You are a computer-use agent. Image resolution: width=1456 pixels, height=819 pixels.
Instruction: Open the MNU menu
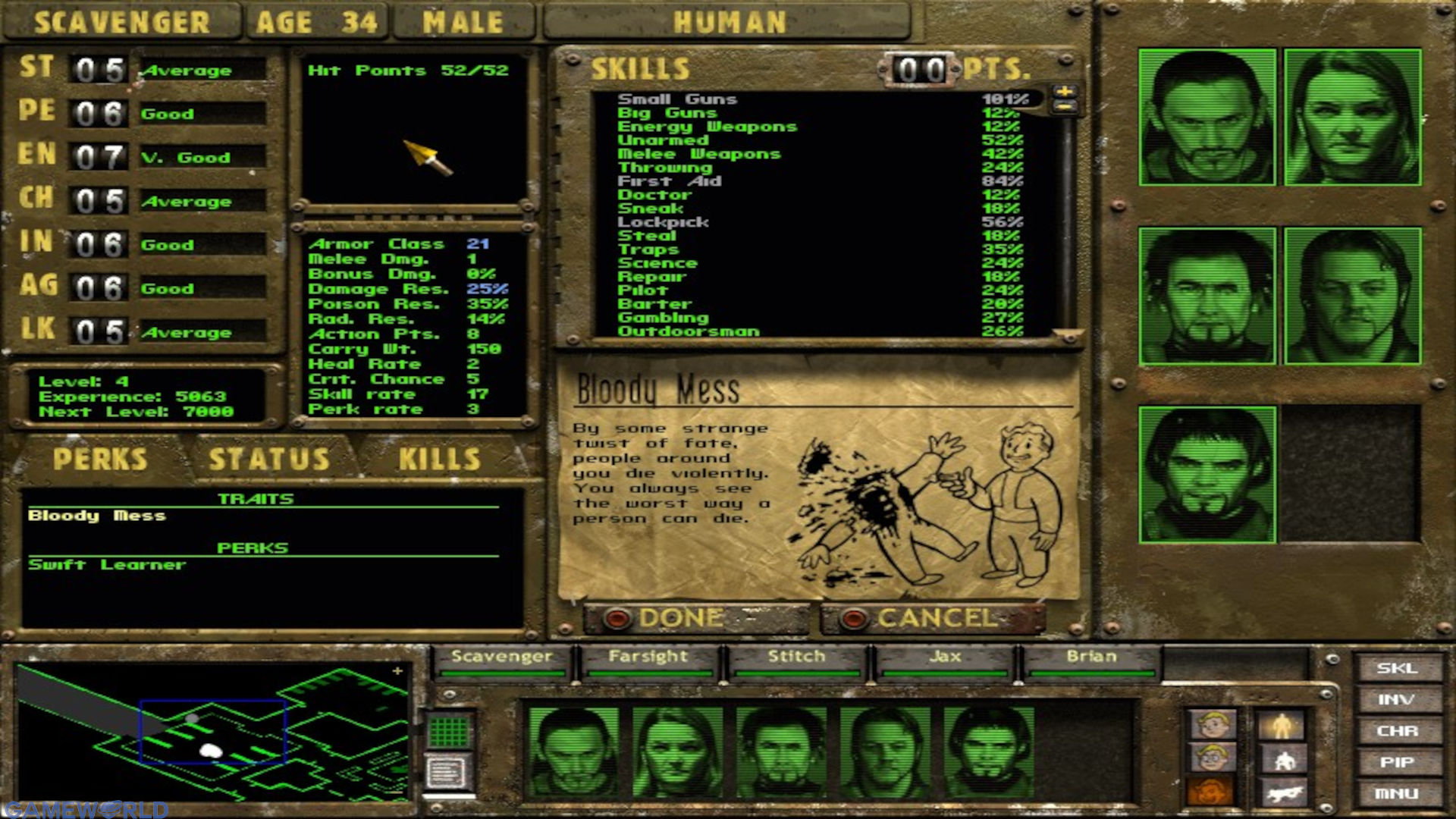[1398, 793]
